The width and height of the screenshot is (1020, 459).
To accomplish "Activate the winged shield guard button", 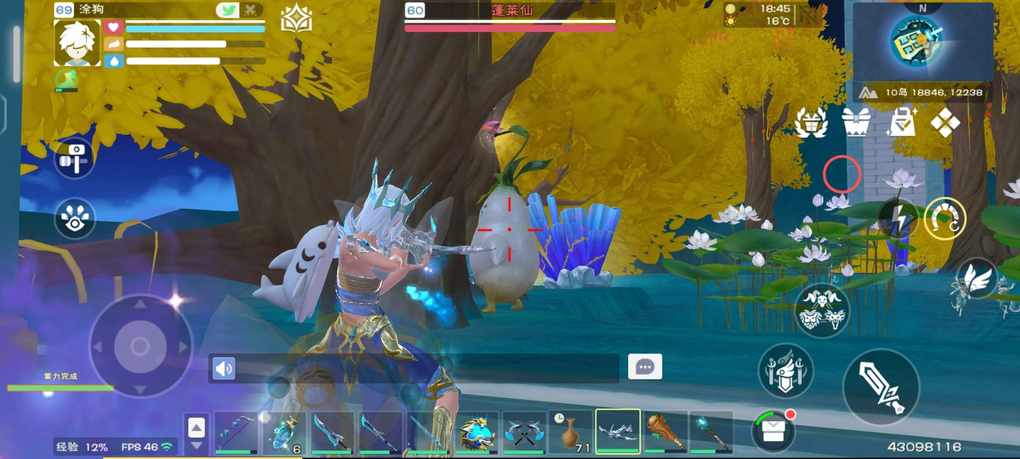I will 785,371.
